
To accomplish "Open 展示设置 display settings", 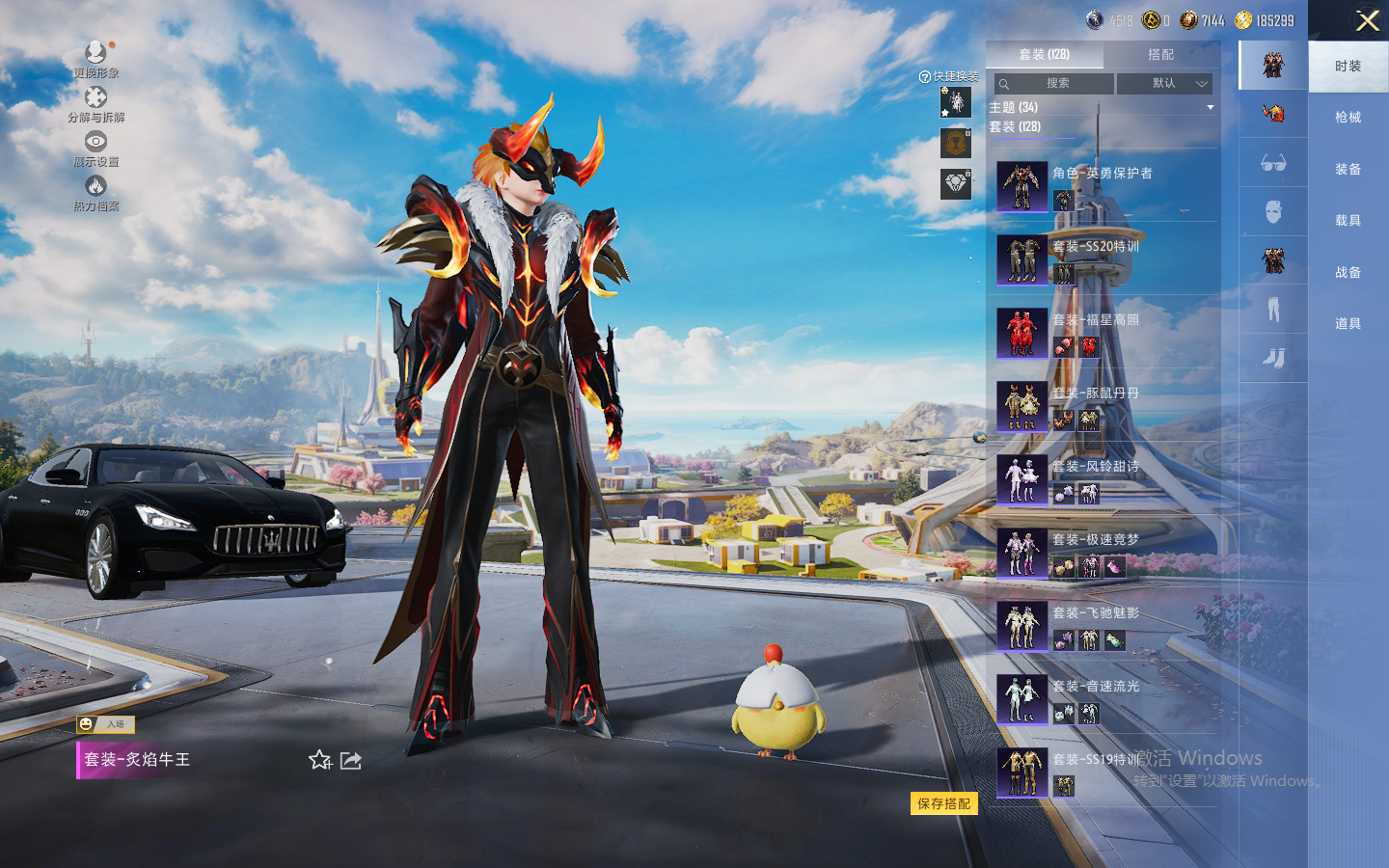I will point(95,149).
